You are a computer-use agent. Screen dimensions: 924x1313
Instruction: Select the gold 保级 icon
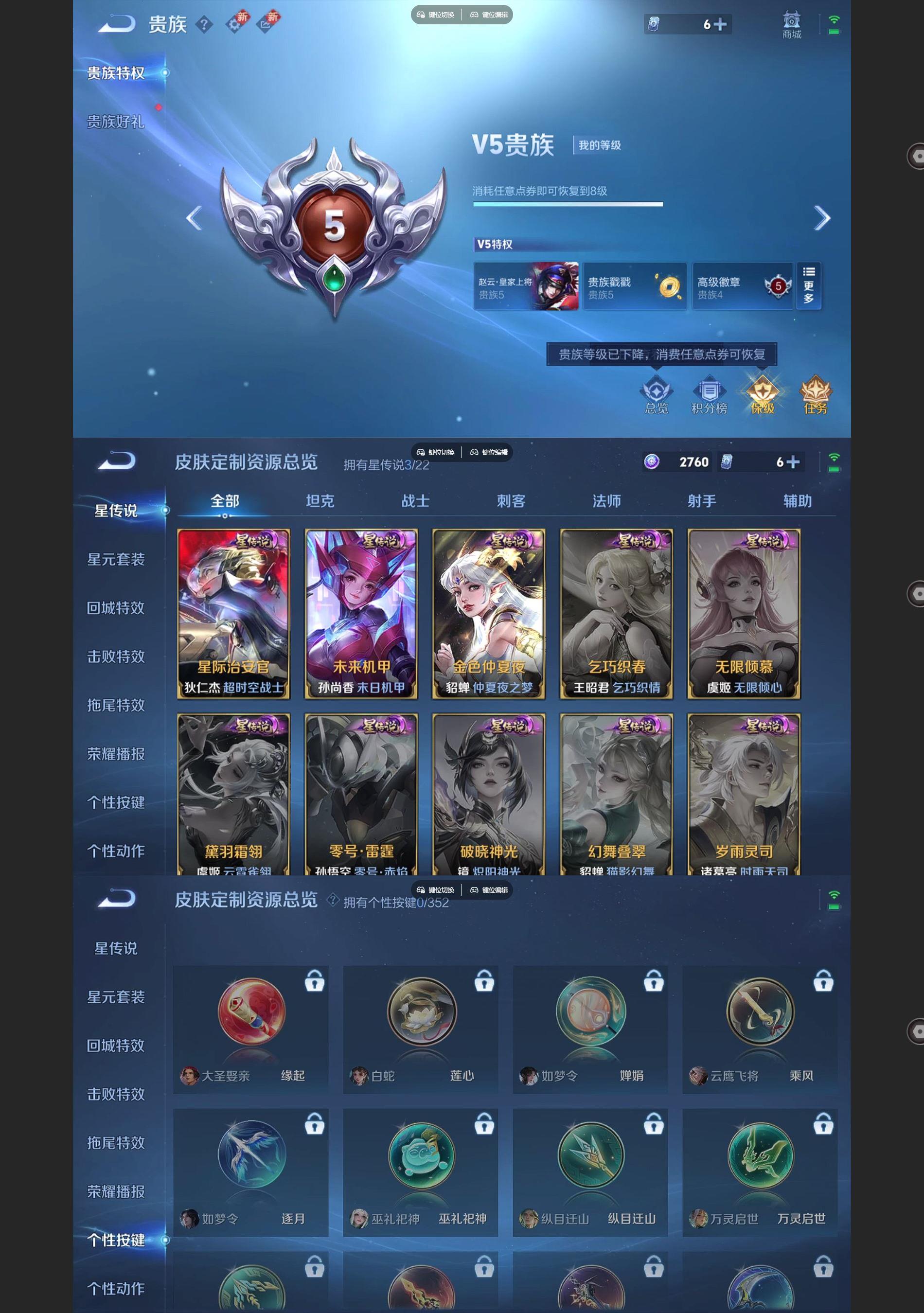click(763, 394)
